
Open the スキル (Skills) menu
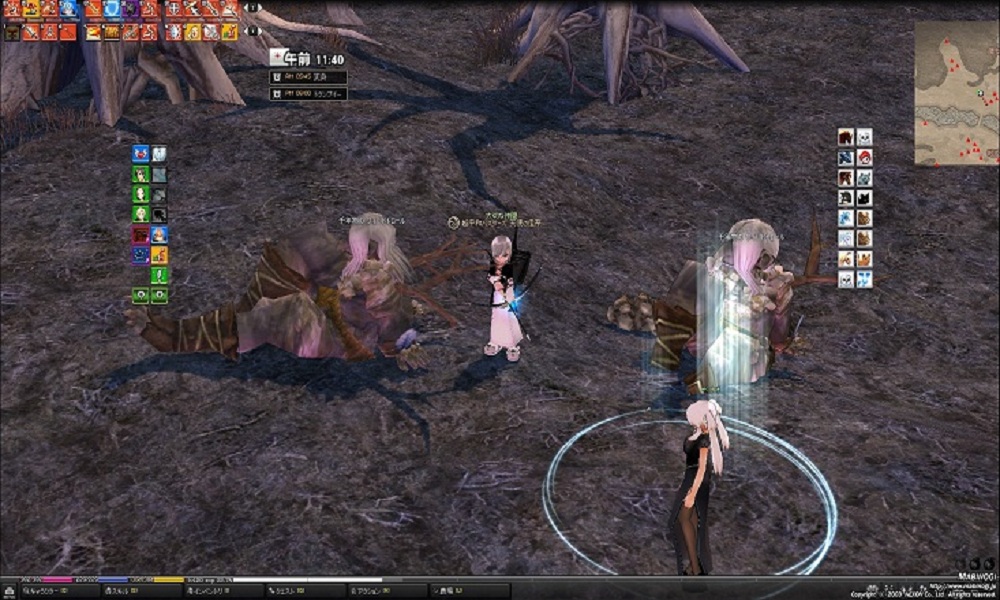click(122, 591)
